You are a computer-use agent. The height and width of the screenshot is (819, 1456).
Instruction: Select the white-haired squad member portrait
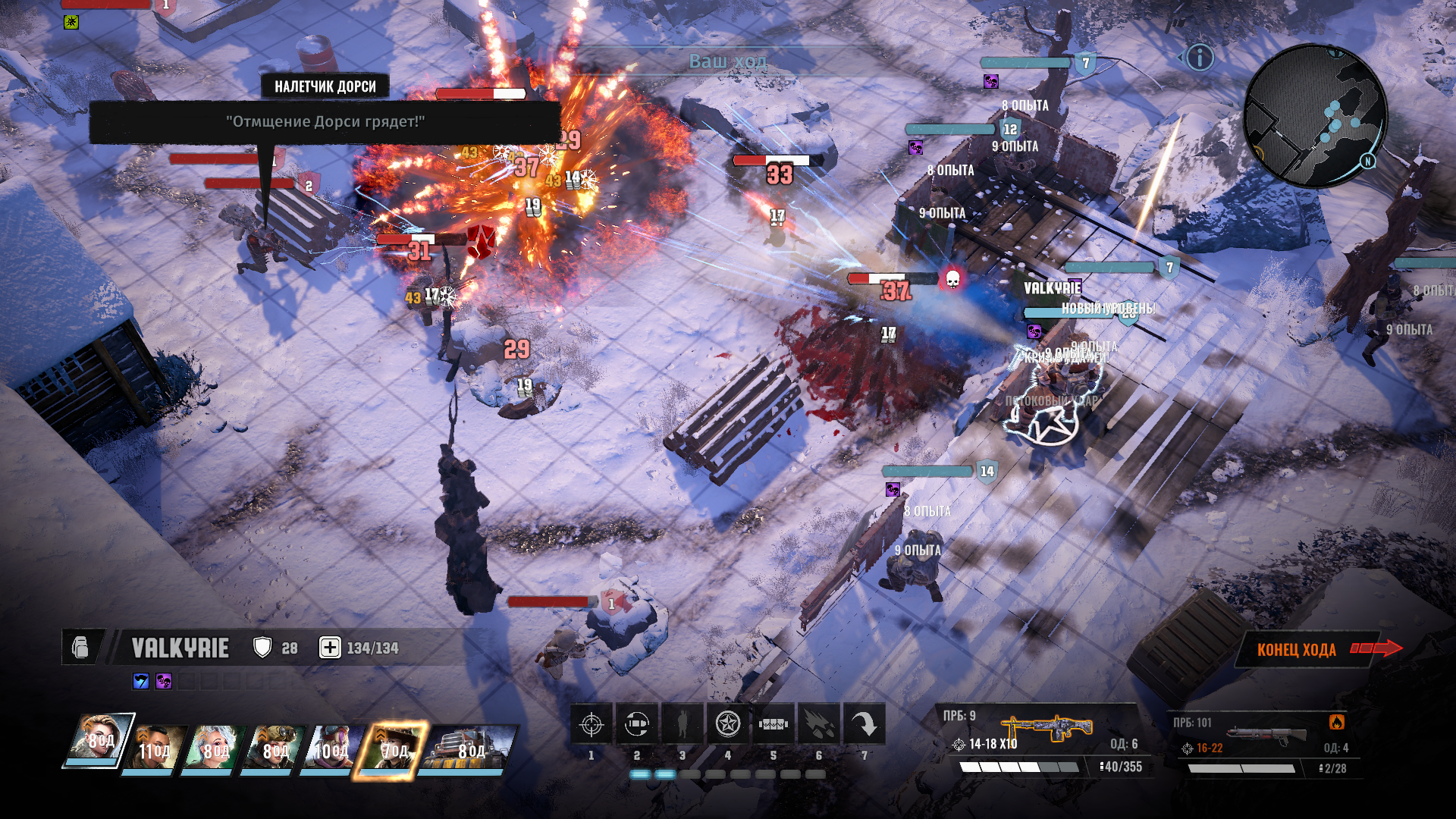coord(215,747)
